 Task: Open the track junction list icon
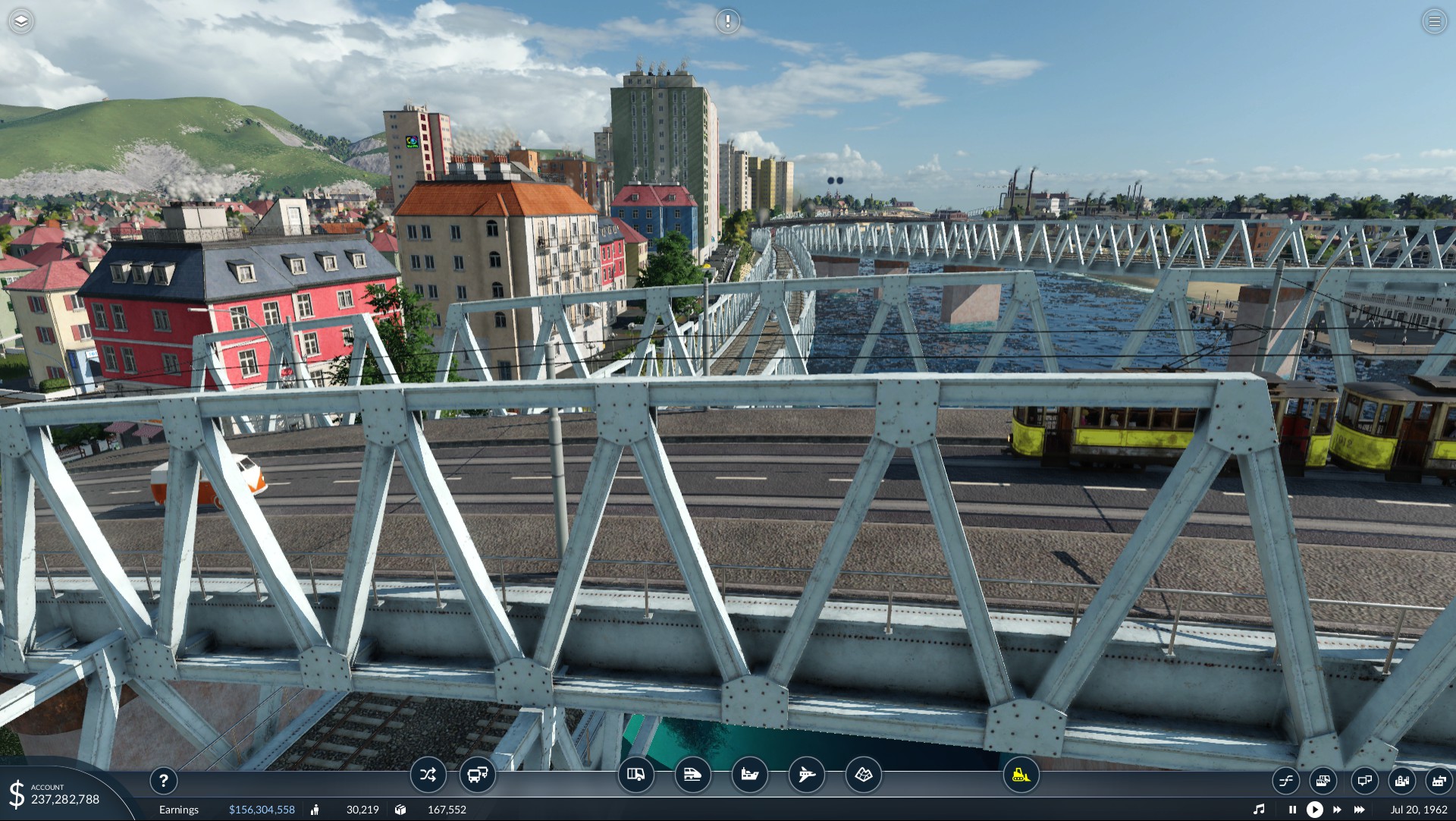pos(1286,781)
